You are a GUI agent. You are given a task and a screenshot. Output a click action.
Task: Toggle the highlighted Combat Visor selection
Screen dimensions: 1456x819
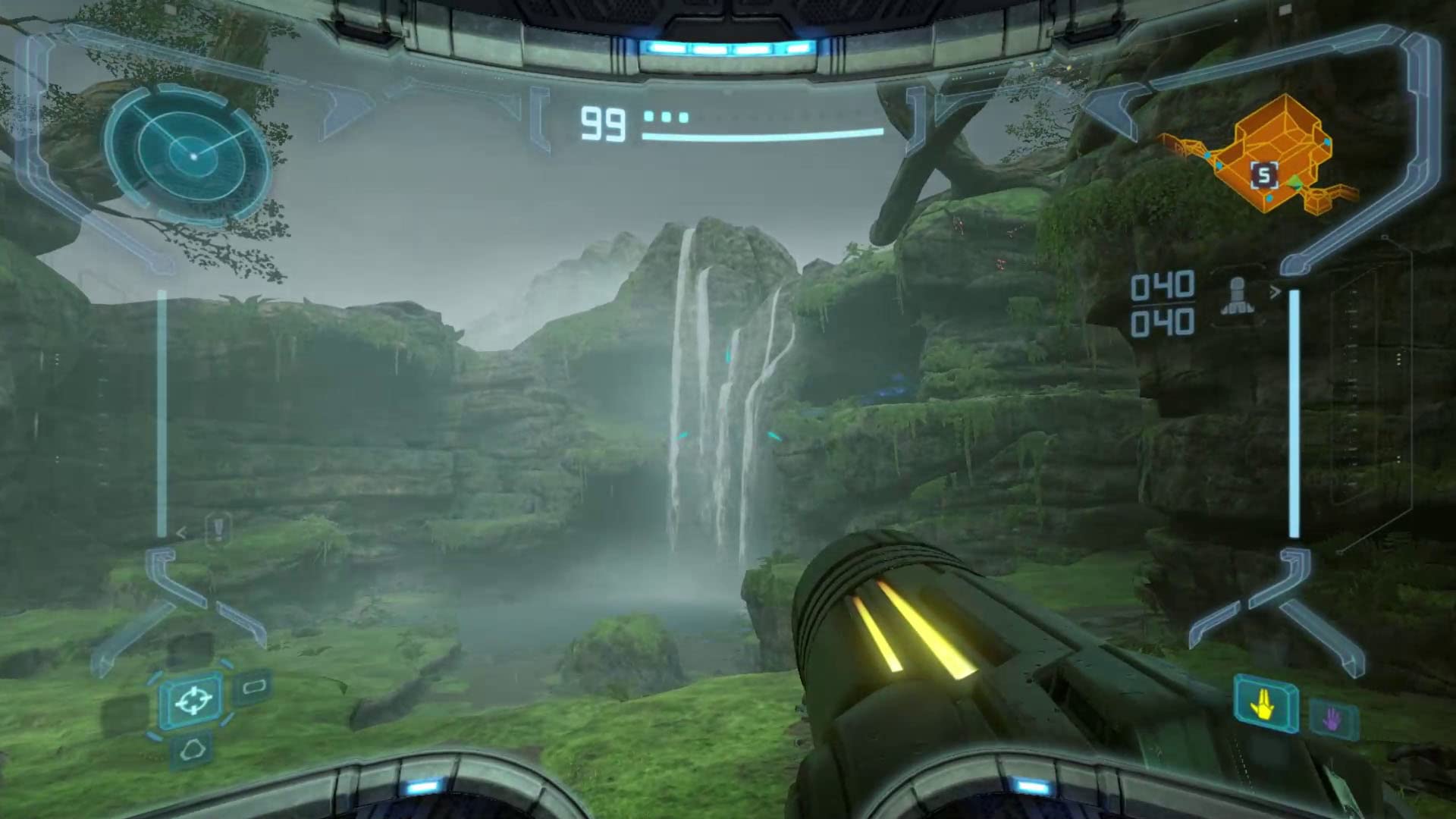(x=195, y=701)
